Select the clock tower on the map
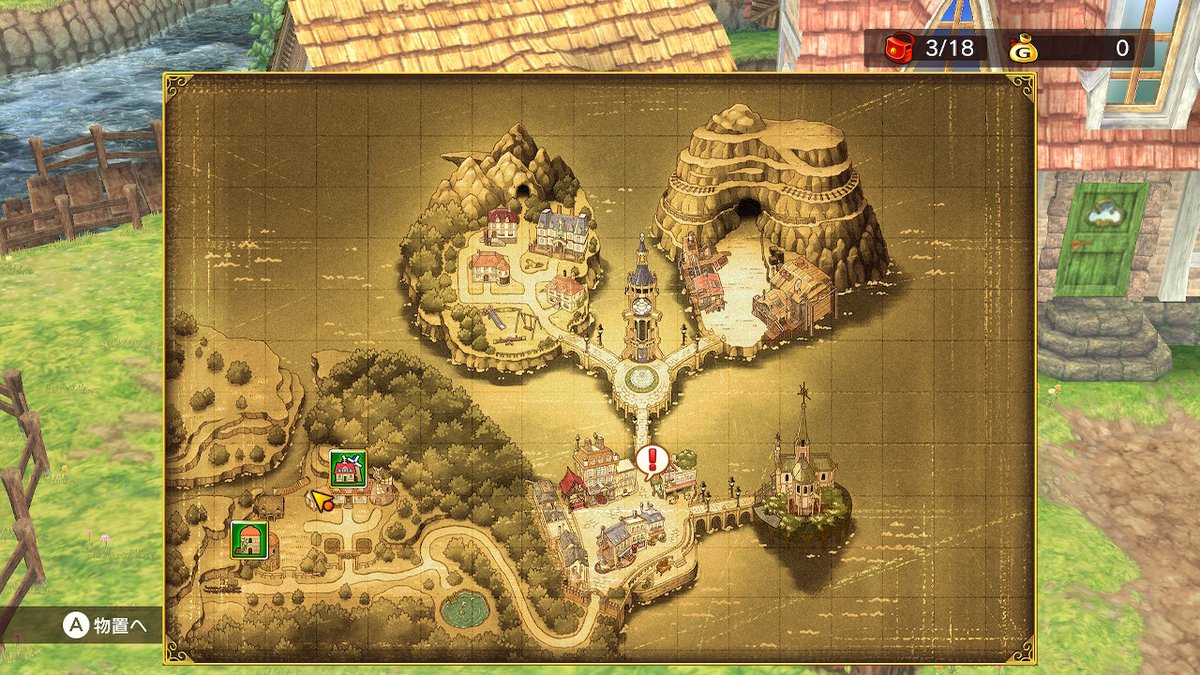 pos(641,300)
